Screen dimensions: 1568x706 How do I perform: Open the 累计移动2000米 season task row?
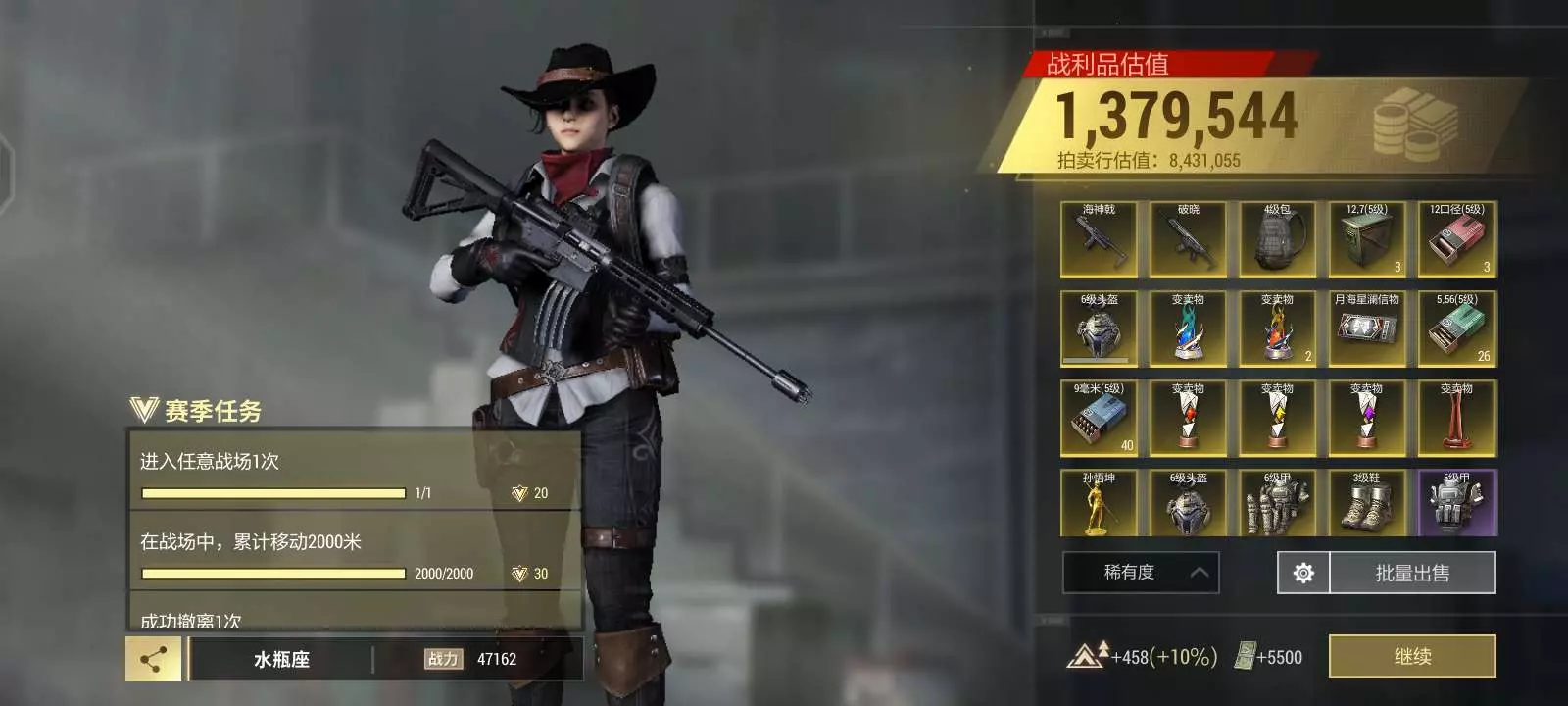point(355,552)
